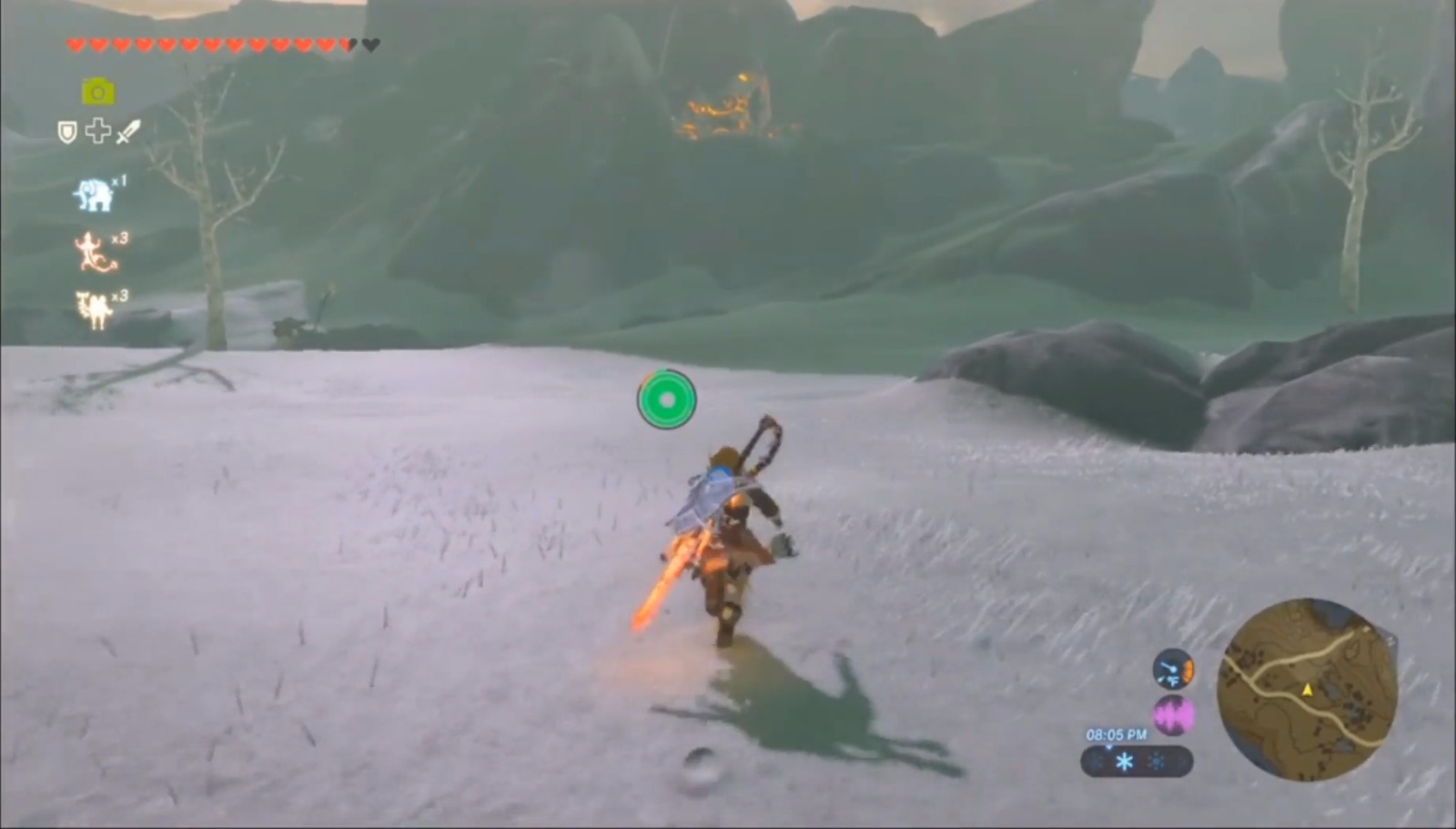Click the x1 count next to the elephant
Screen dimensions: 1456x829
[117, 181]
